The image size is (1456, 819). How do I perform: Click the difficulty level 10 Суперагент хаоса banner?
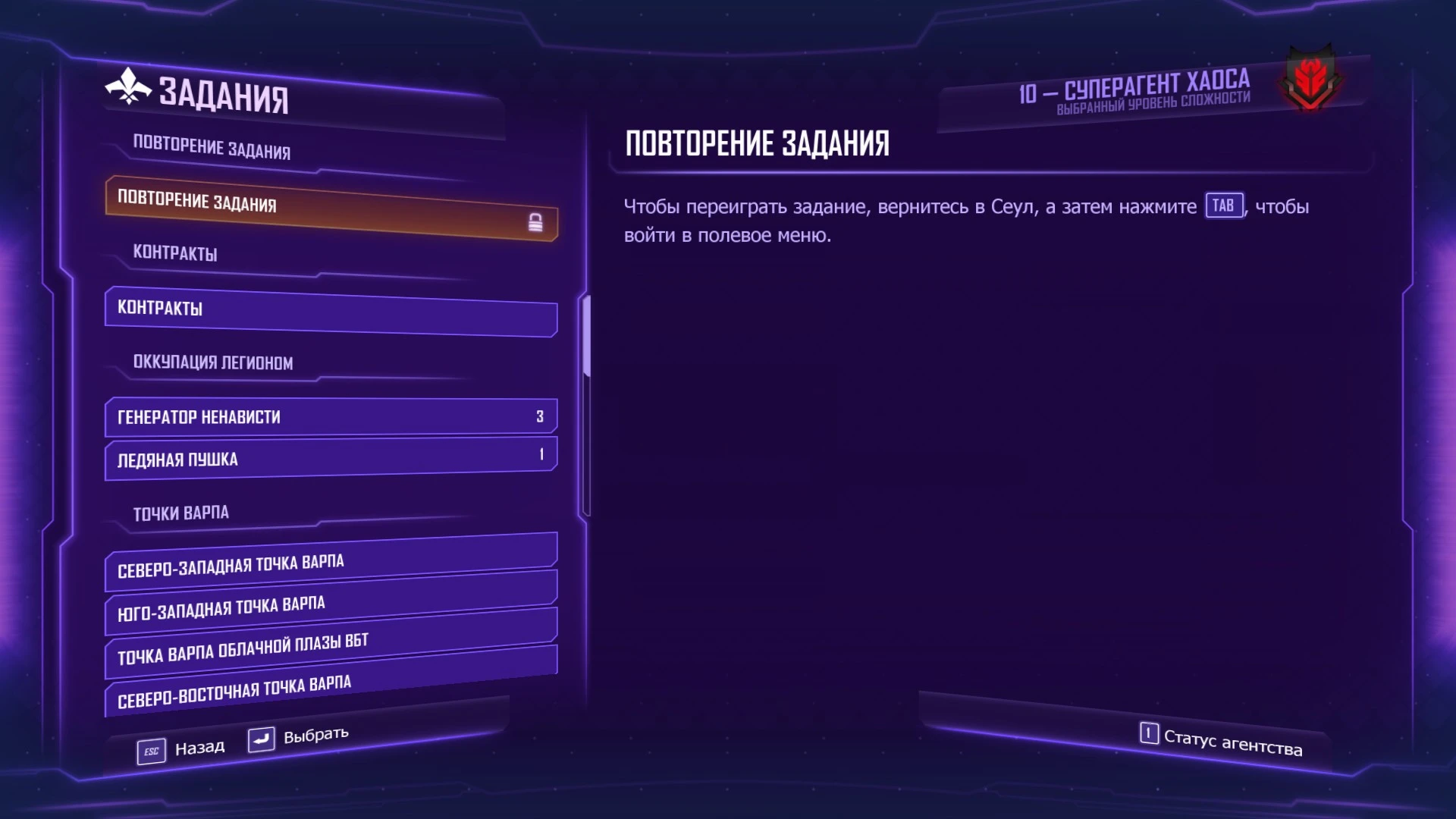(x=1133, y=89)
